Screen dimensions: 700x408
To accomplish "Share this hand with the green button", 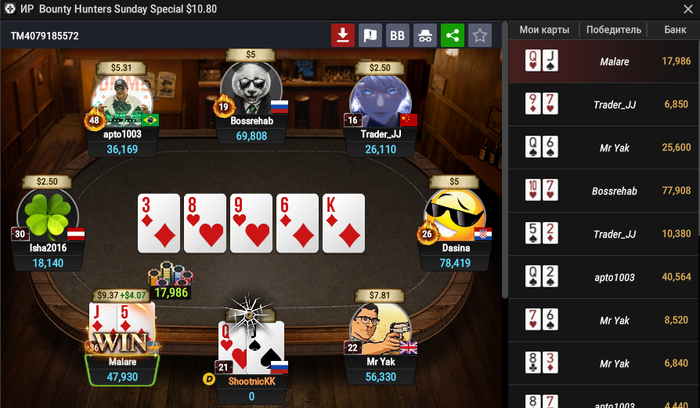I will tap(452, 36).
